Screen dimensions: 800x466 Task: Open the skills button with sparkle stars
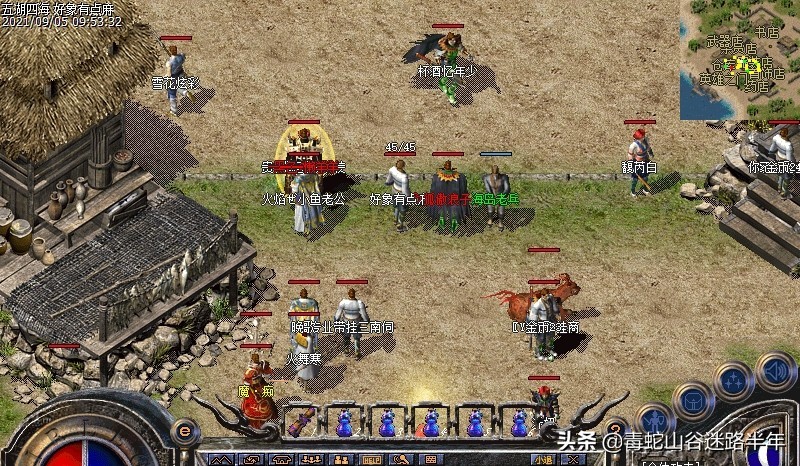click(x=733, y=380)
